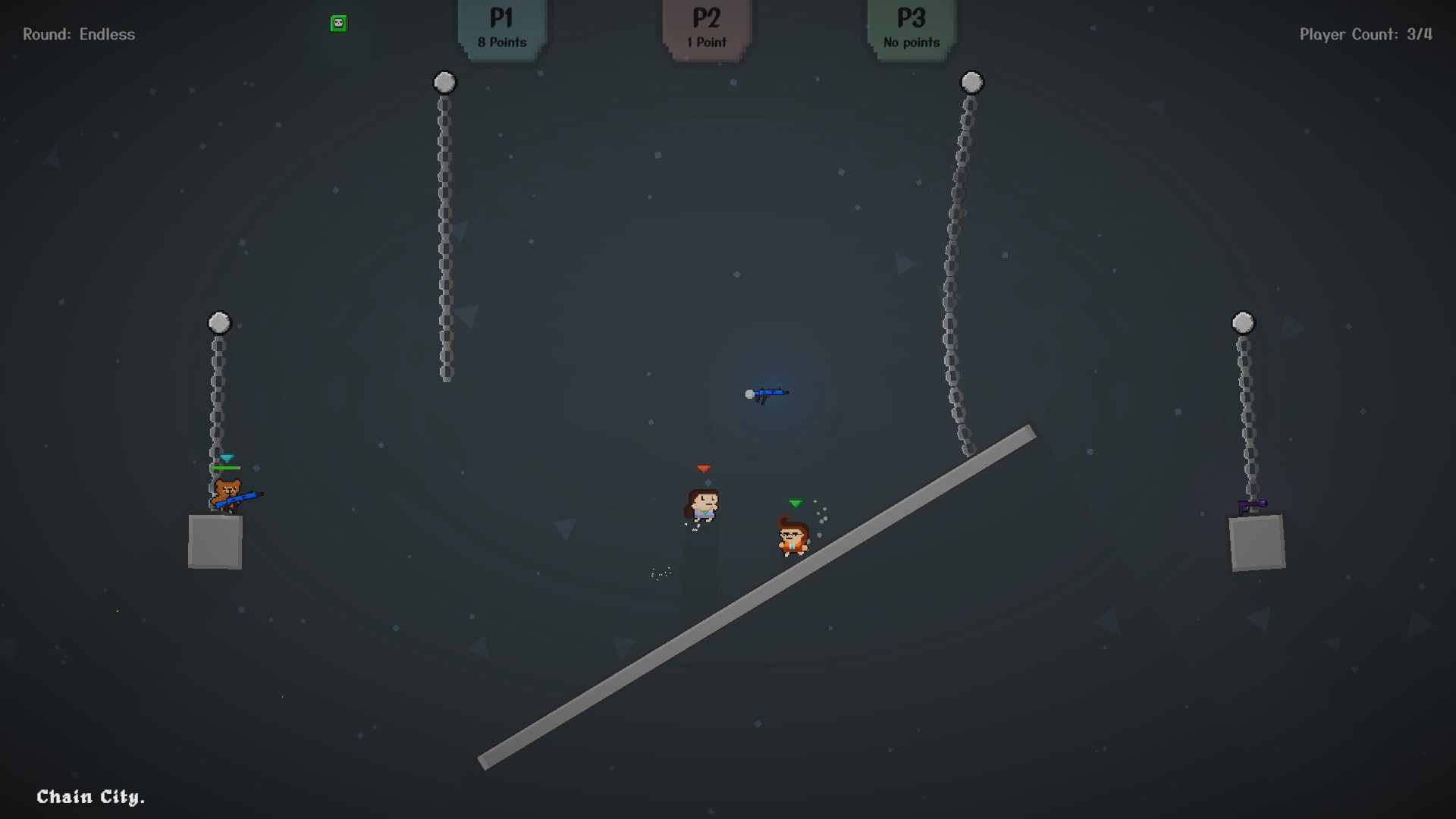The height and width of the screenshot is (819, 1456).
Task: Click the tilted gray plank platform
Action: click(758, 599)
